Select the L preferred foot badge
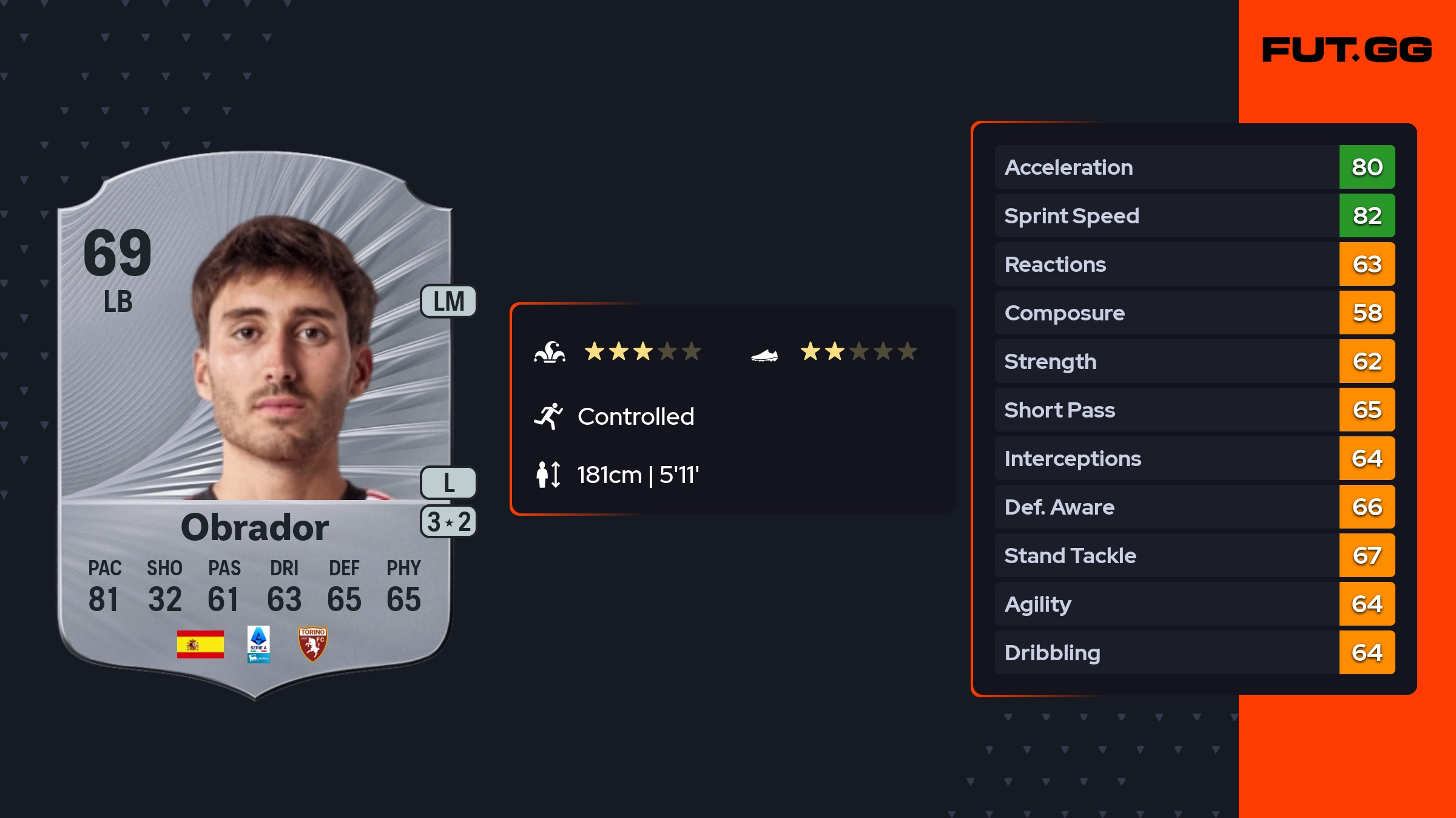The image size is (1456, 818). coord(449,483)
